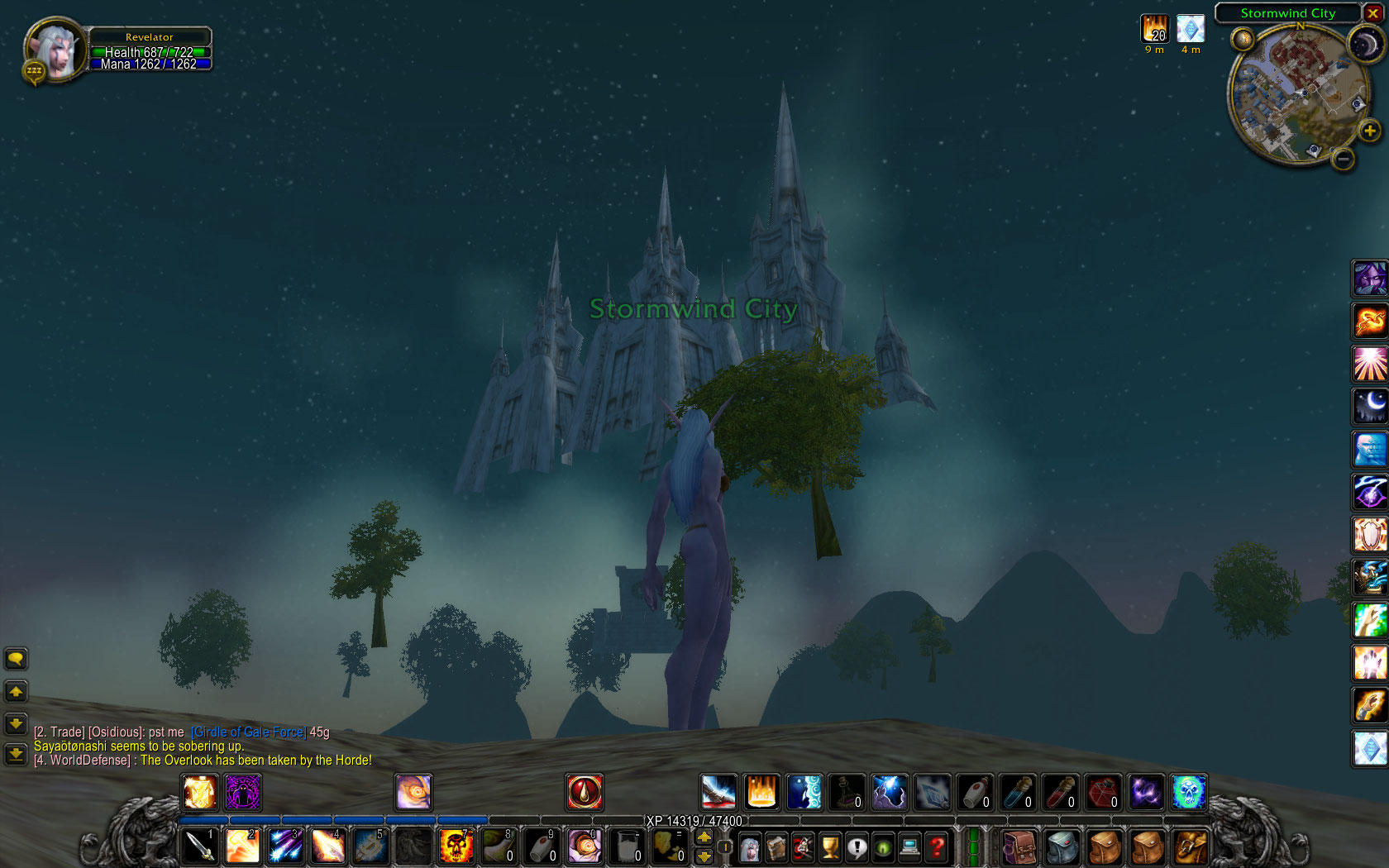The image size is (1389, 868).
Task: Click the glowing blue skull ability
Action: pyautogui.click(x=1189, y=792)
